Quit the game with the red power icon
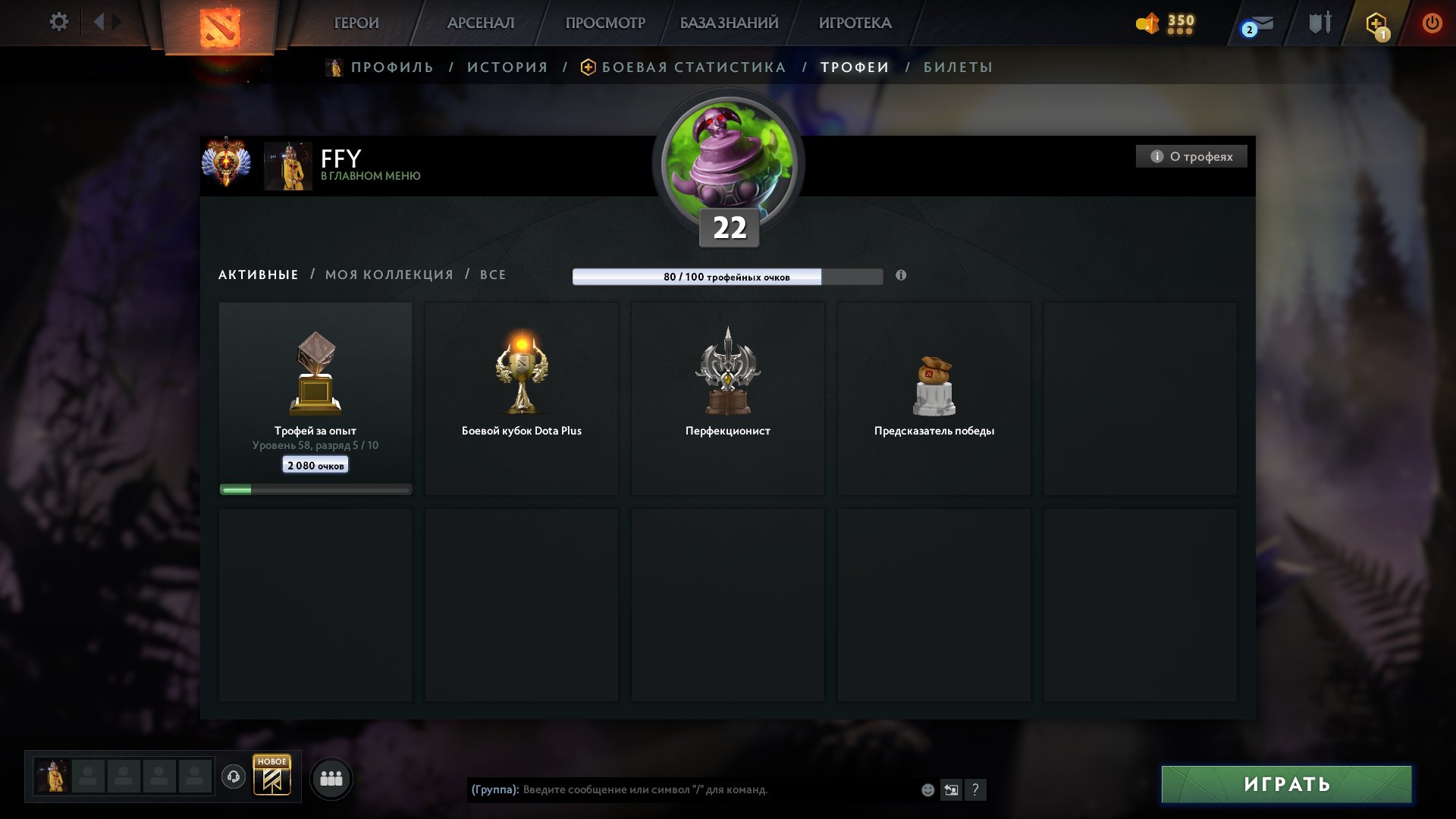1456x819 pixels. pyautogui.click(x=1432, y=23)
